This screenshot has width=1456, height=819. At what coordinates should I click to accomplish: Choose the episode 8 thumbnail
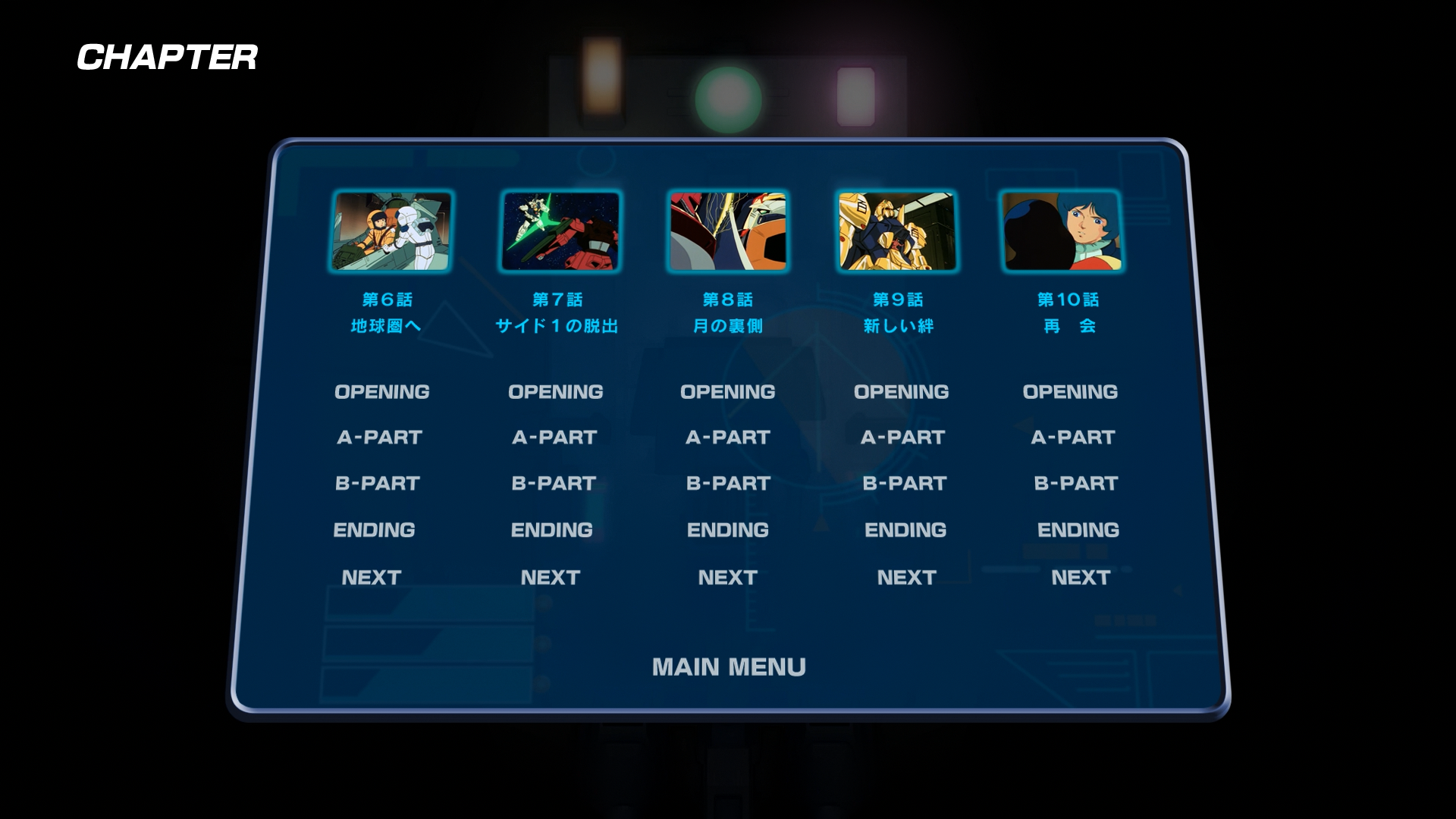[x=728, y=231]
